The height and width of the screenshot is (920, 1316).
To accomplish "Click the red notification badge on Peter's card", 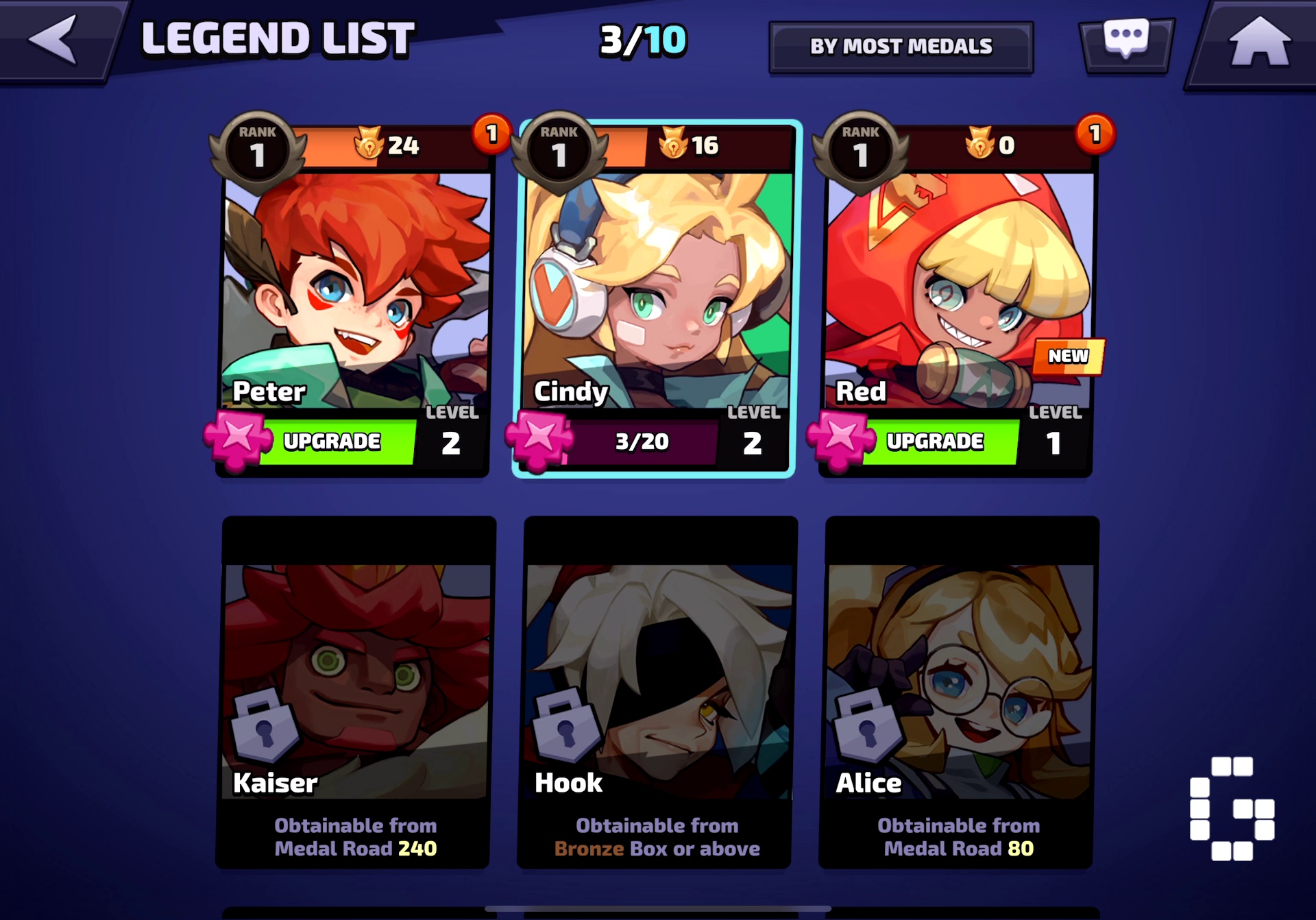I will (492, 136).
